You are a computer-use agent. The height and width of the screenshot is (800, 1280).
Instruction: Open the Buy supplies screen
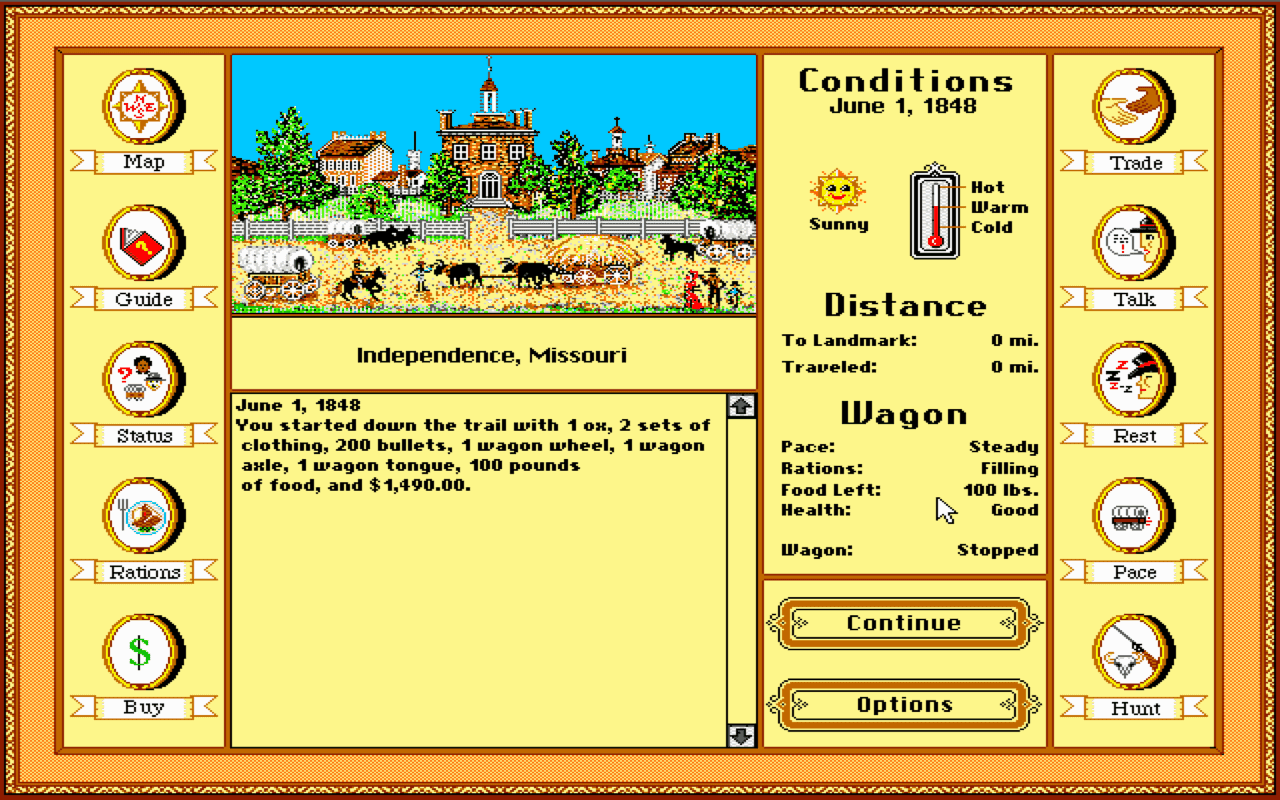(x=143, y=656)
